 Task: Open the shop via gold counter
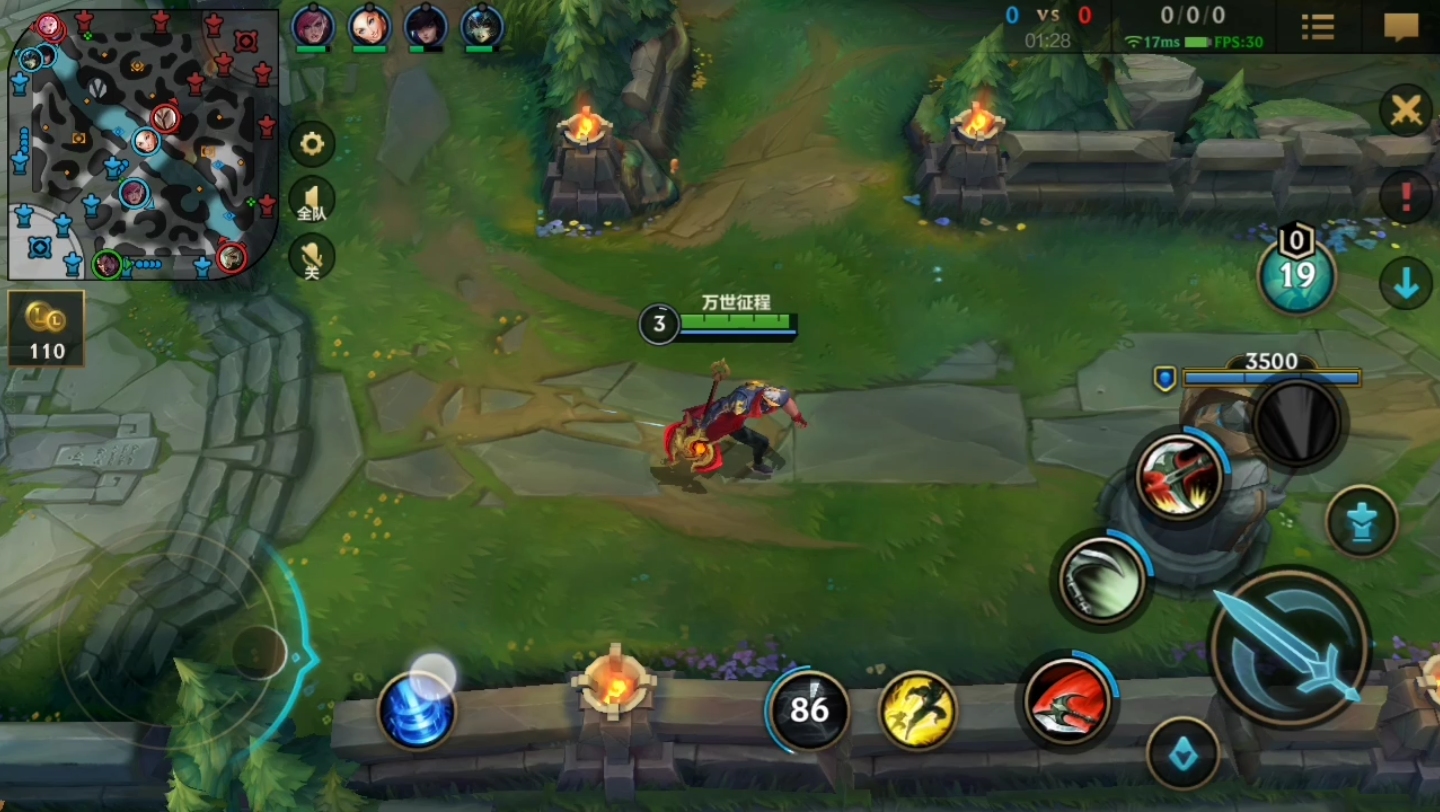(46, 328)
